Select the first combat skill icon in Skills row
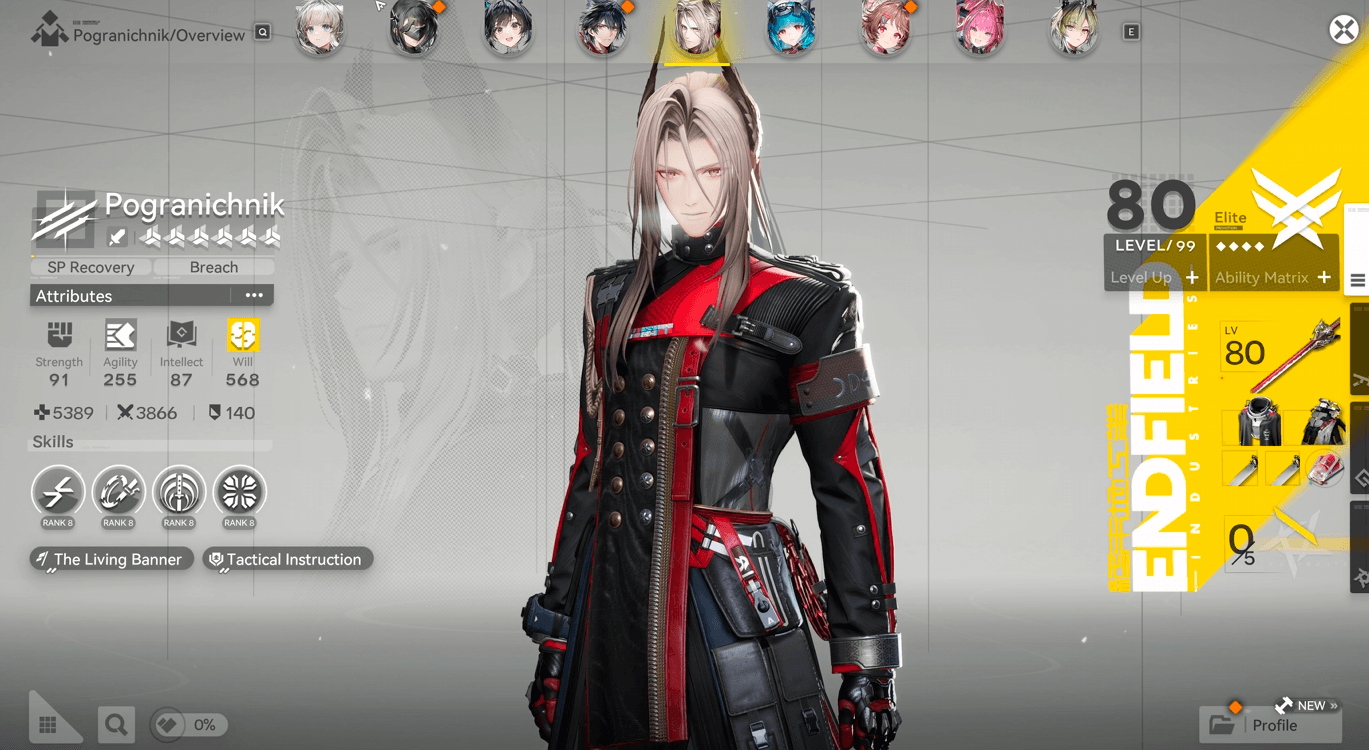The height and width of the screenshot is (750, 1369). pos(58,491)
